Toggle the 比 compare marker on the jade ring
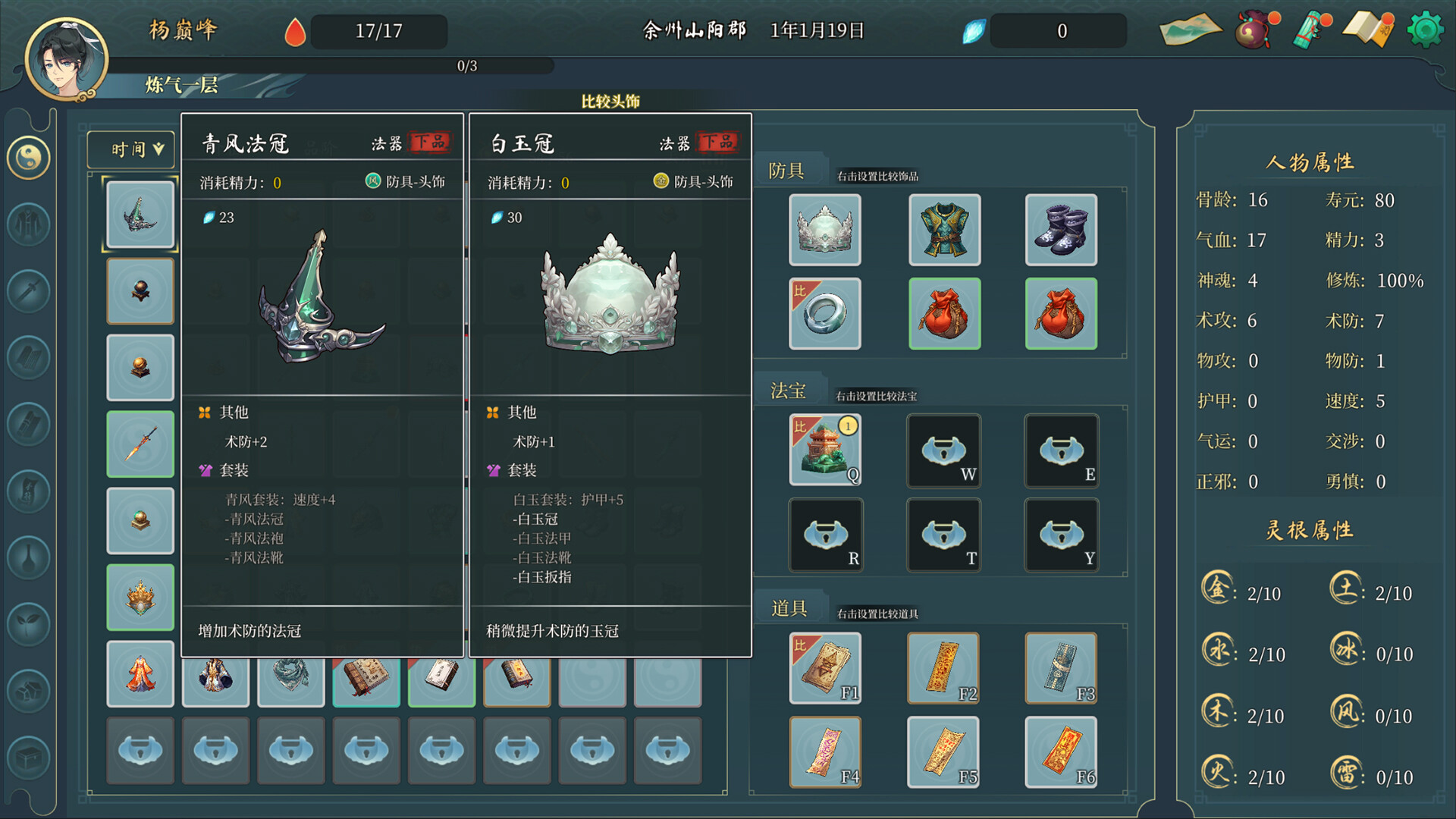 click(801, 290)
